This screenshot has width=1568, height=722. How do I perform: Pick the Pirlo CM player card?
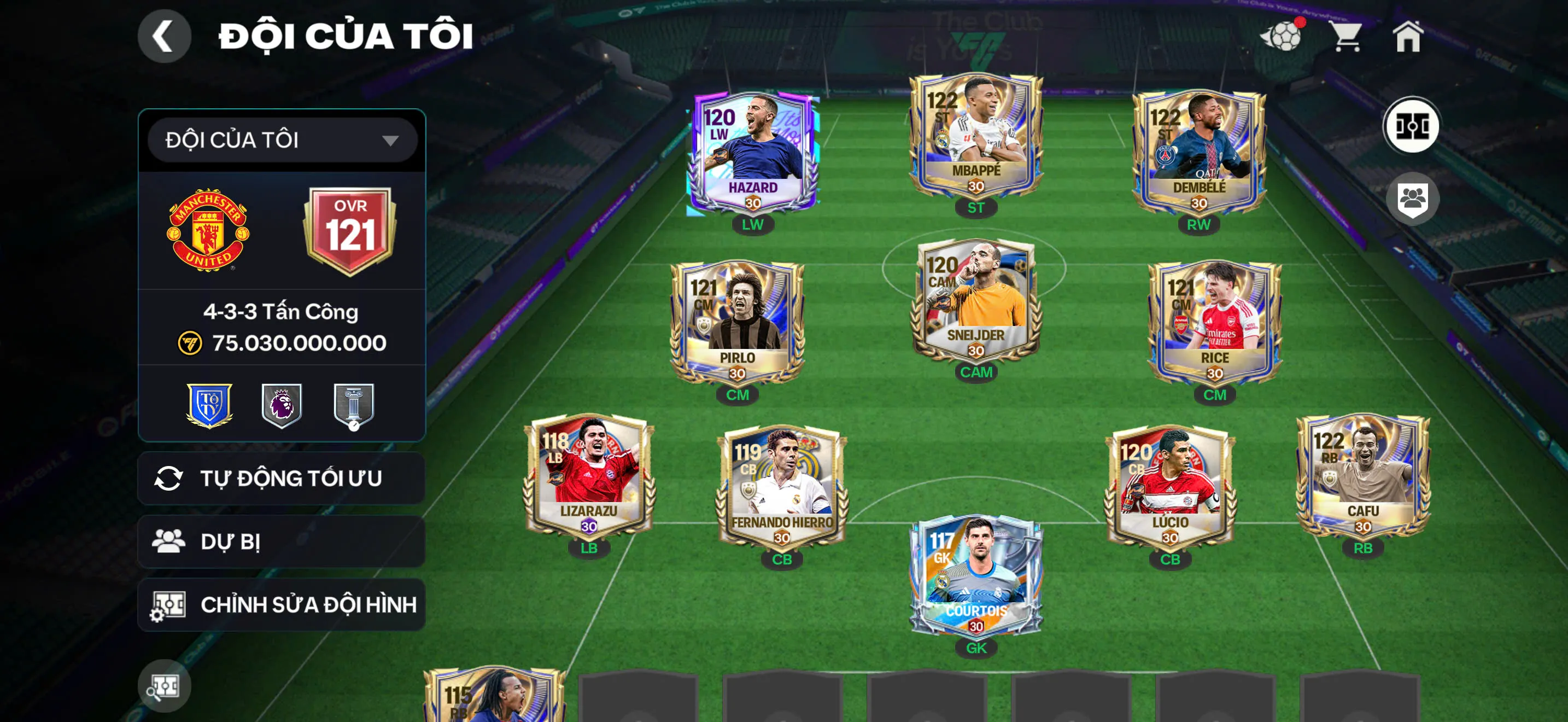[737, 322]
